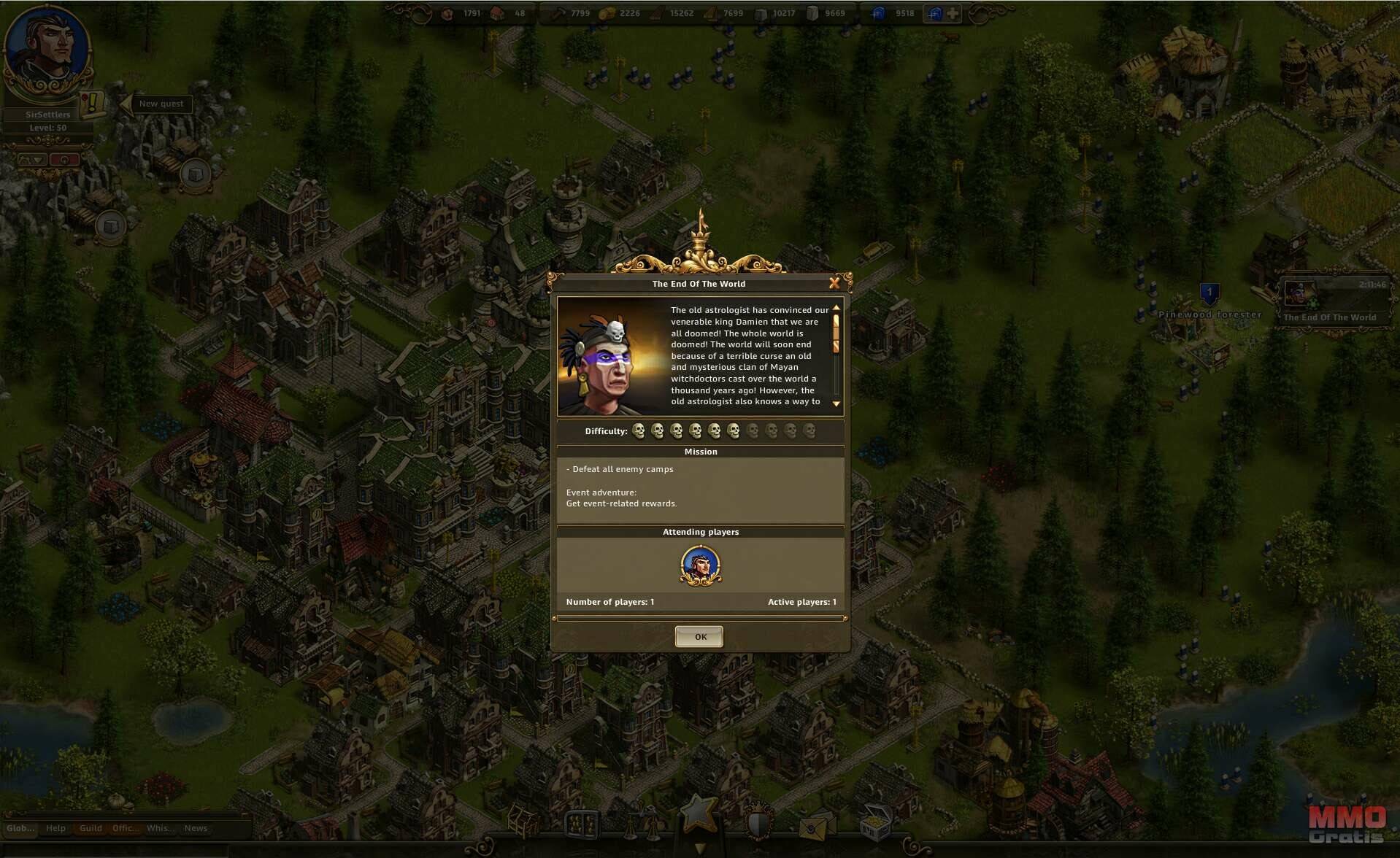Switch to the Guild chat tab
This screenshot has height=858, width=1400.
coord(91,828)
